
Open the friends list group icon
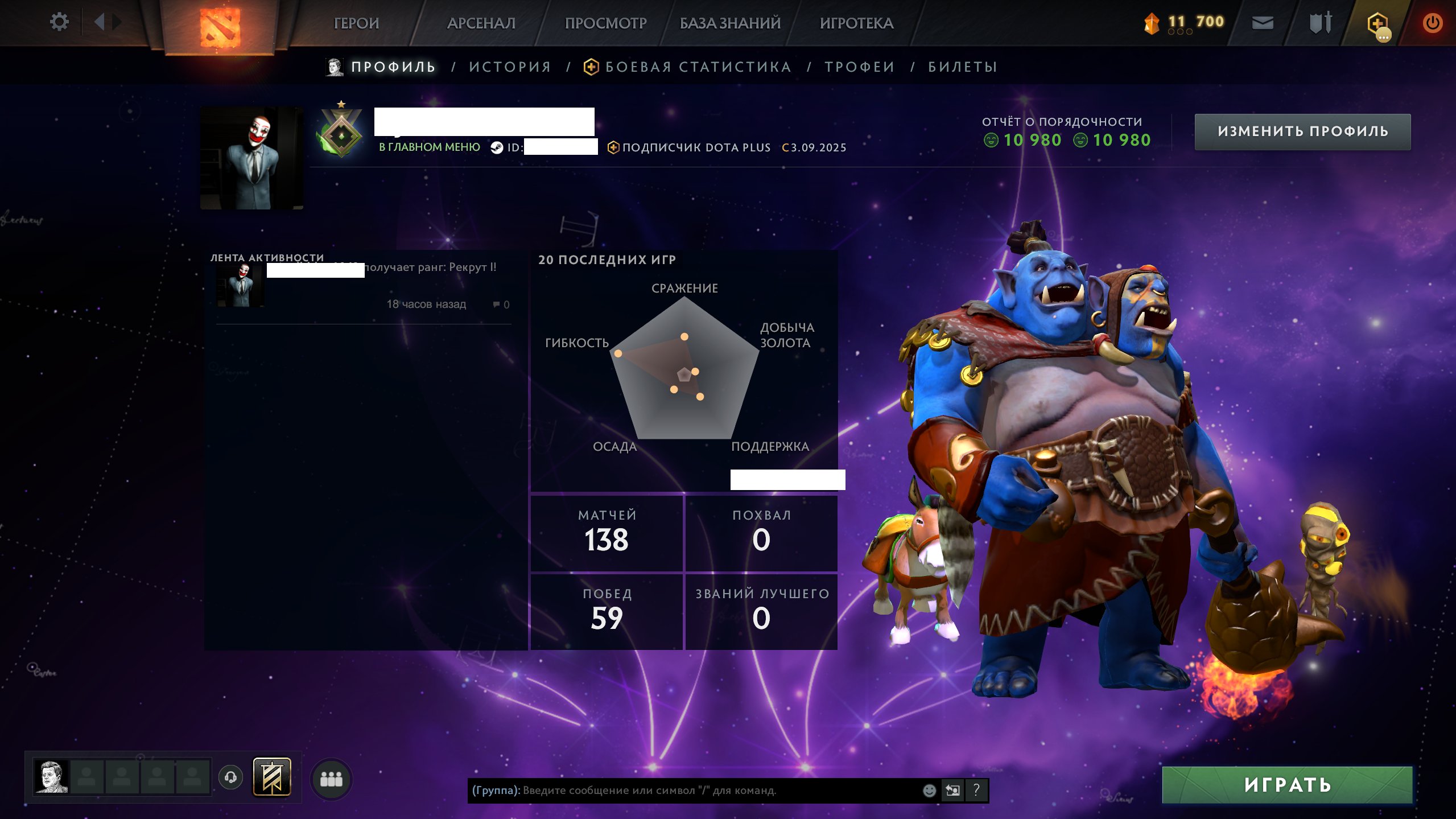(331, 779)
